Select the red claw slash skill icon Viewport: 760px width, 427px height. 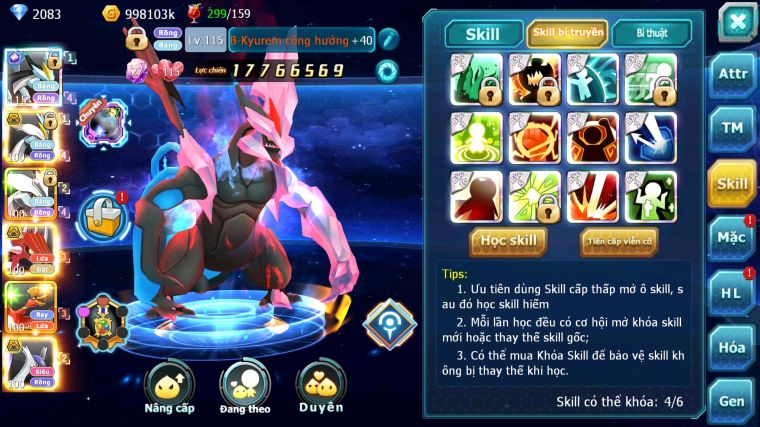(x=593, y=196)
